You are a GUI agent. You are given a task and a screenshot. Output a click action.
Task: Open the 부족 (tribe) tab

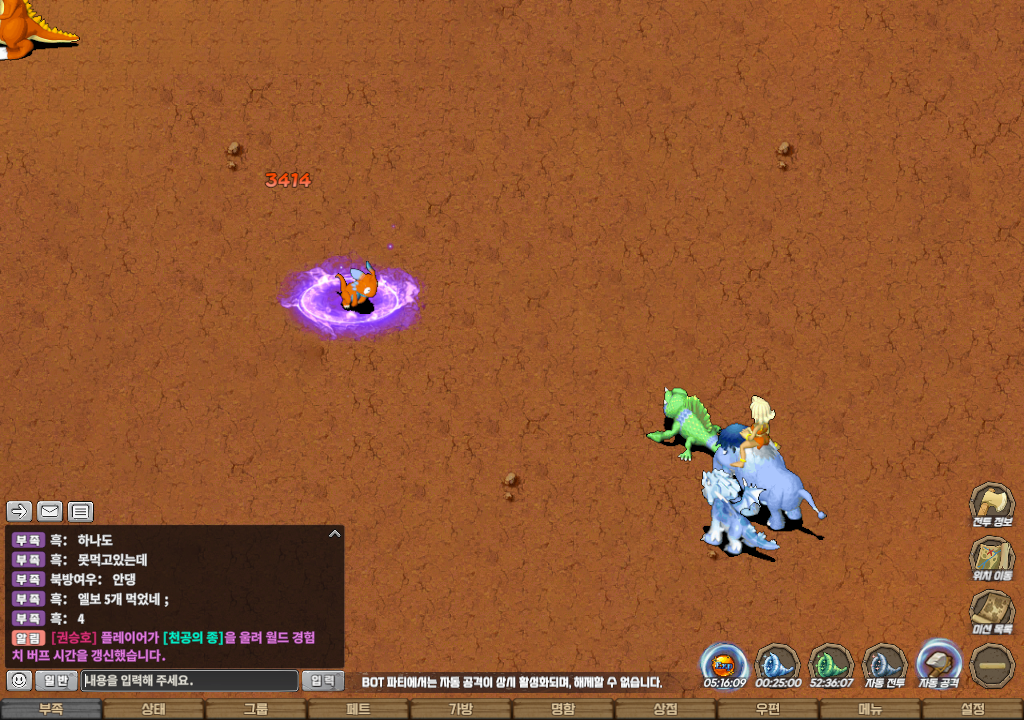[51, 709]
